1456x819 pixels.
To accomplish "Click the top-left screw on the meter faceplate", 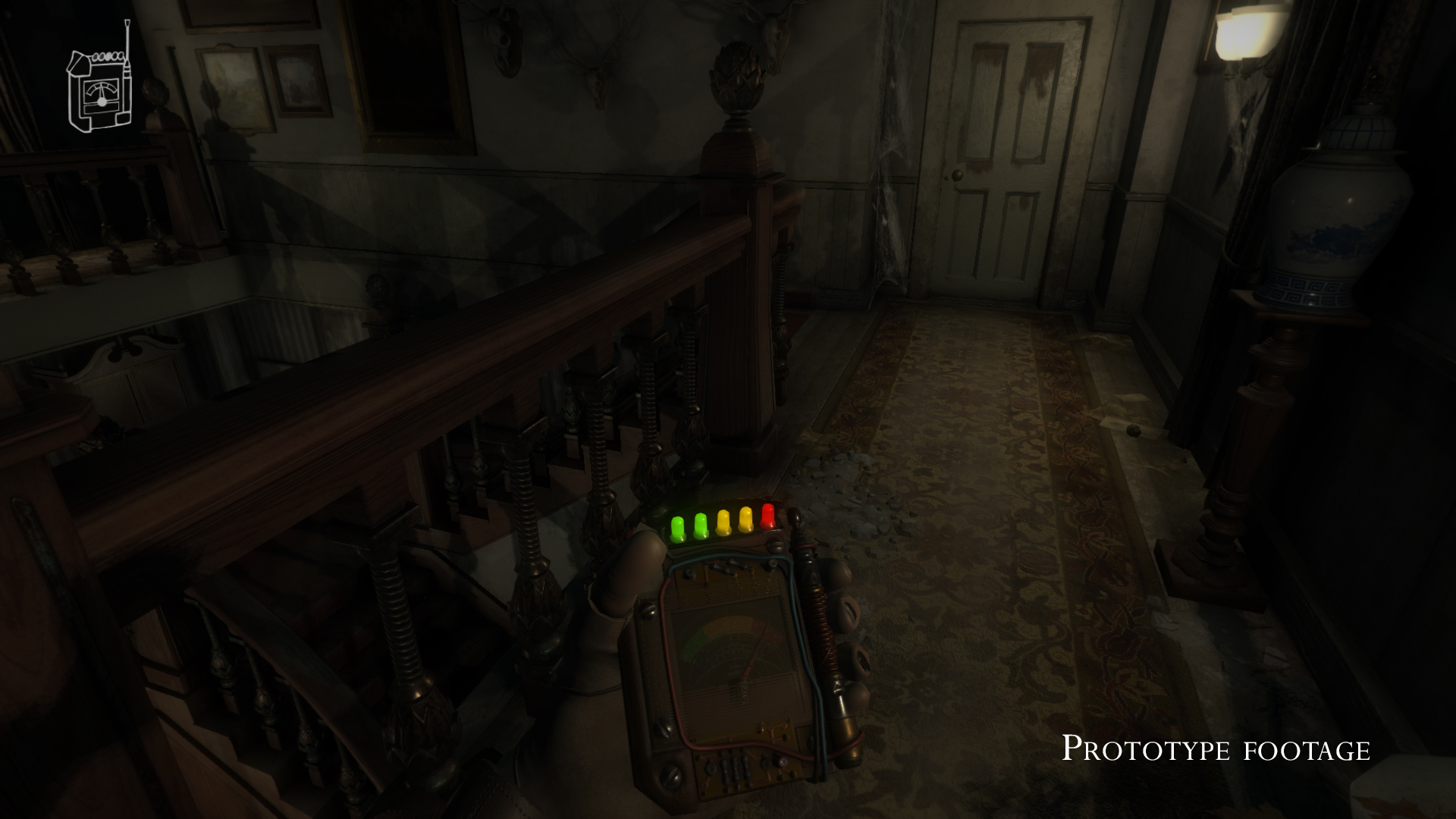I will click(x=688, y=572).
